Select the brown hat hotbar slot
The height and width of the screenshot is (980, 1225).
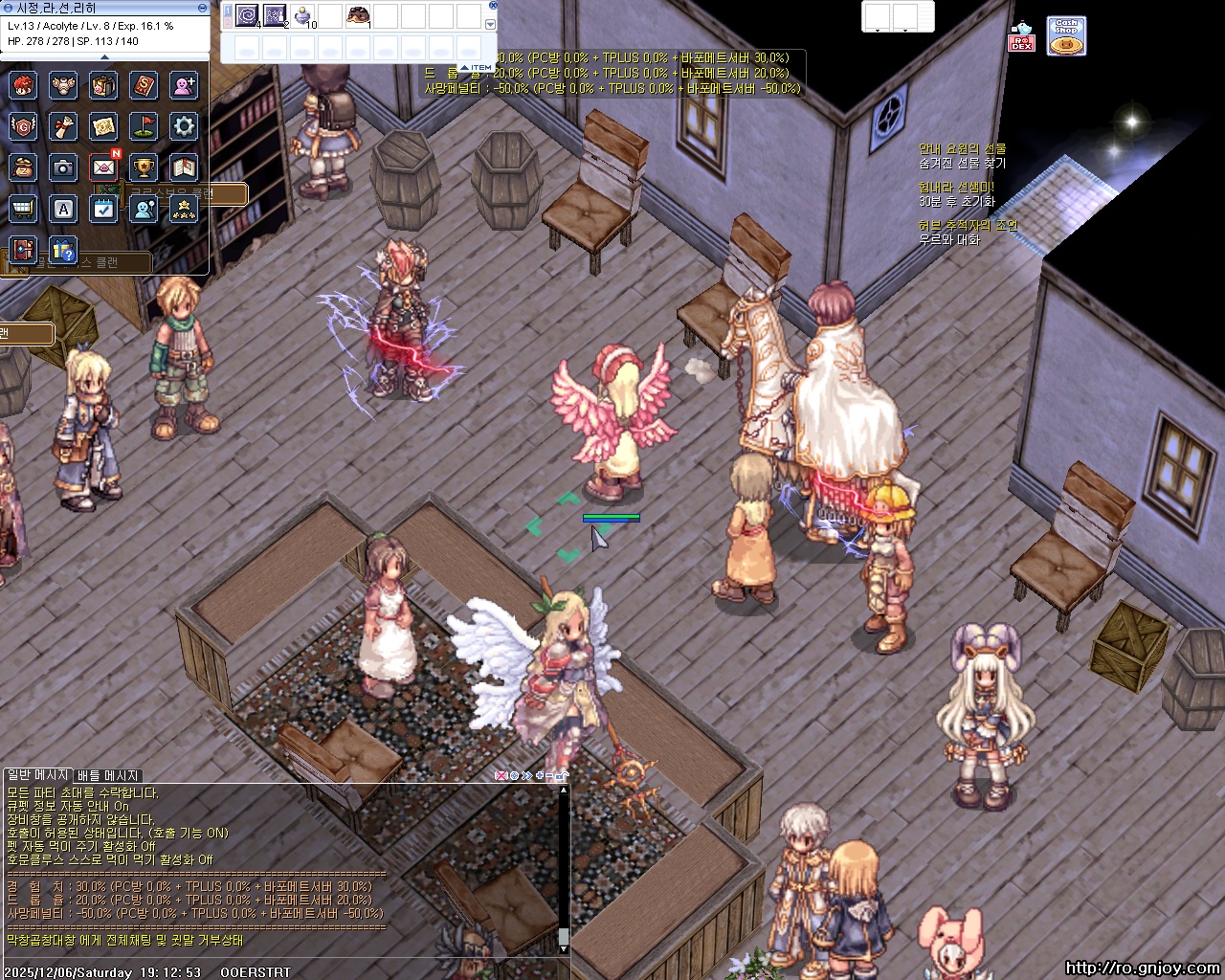click(x=358, y=15)
